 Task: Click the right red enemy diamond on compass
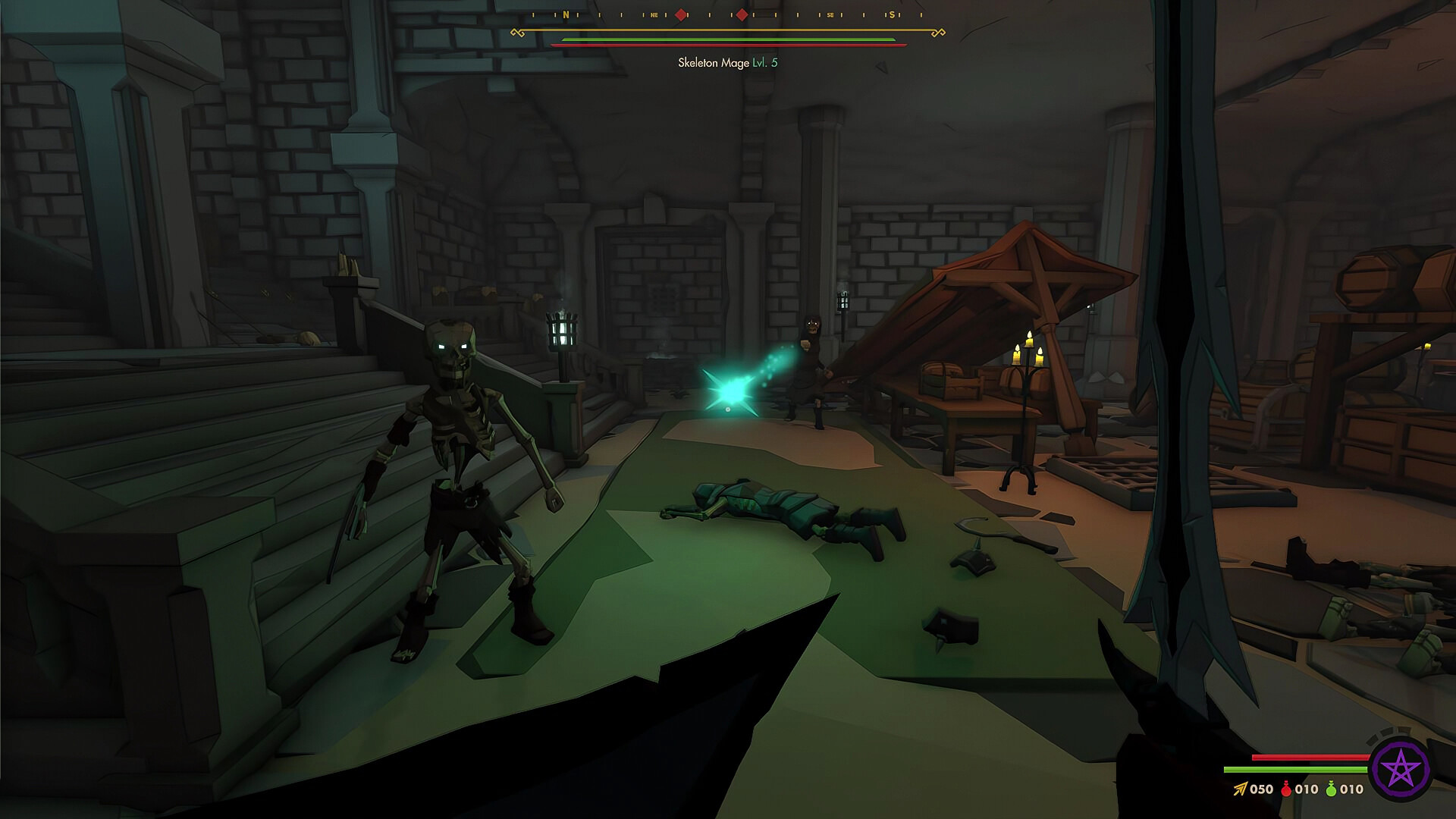(x=742, y=13)
